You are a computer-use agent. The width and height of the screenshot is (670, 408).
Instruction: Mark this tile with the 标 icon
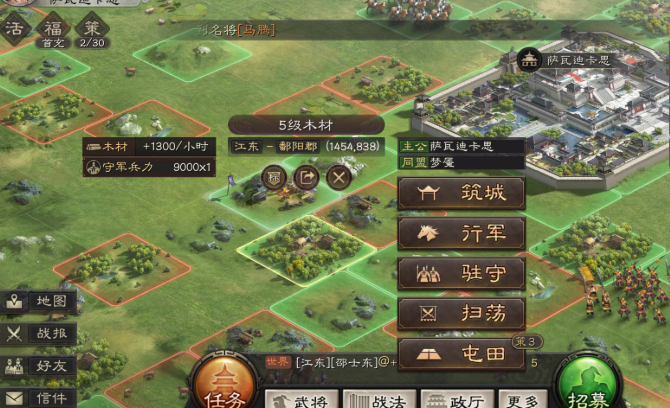(274, 177)
